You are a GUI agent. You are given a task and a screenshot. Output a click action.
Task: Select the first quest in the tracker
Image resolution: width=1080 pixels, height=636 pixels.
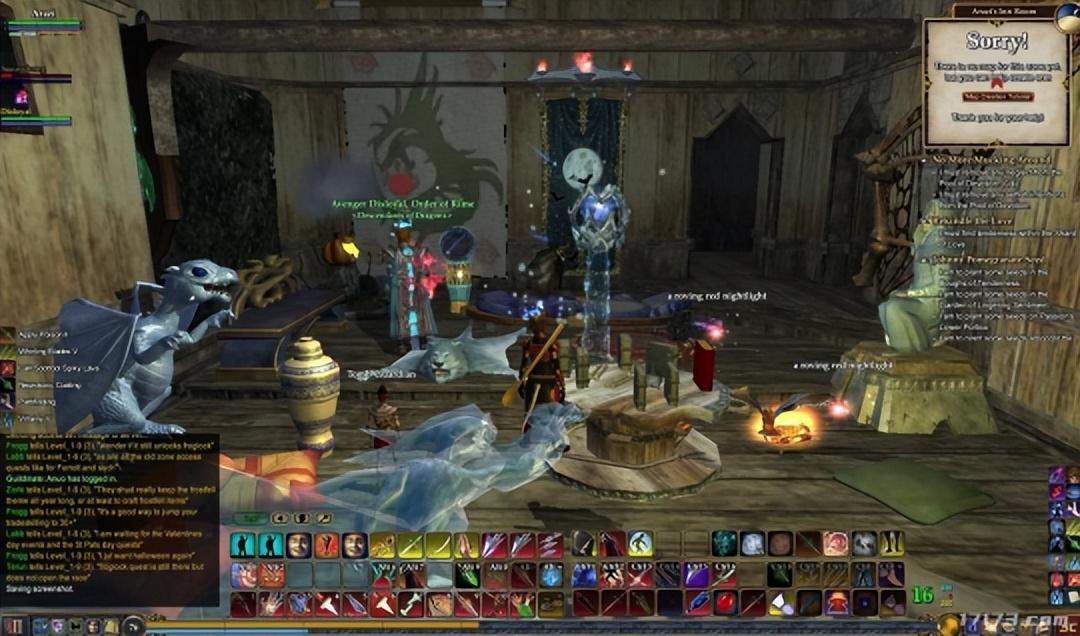tap(990, 159)
